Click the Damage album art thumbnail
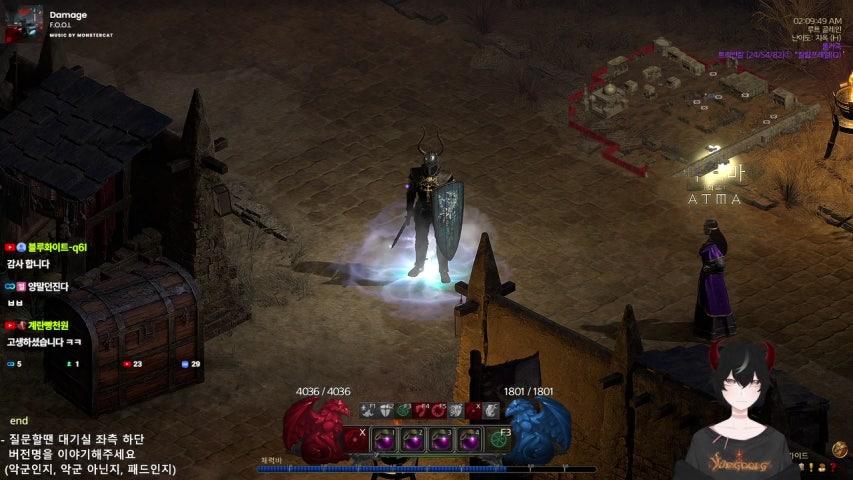The width and height of the screenshot is (853, 480). 23,22
